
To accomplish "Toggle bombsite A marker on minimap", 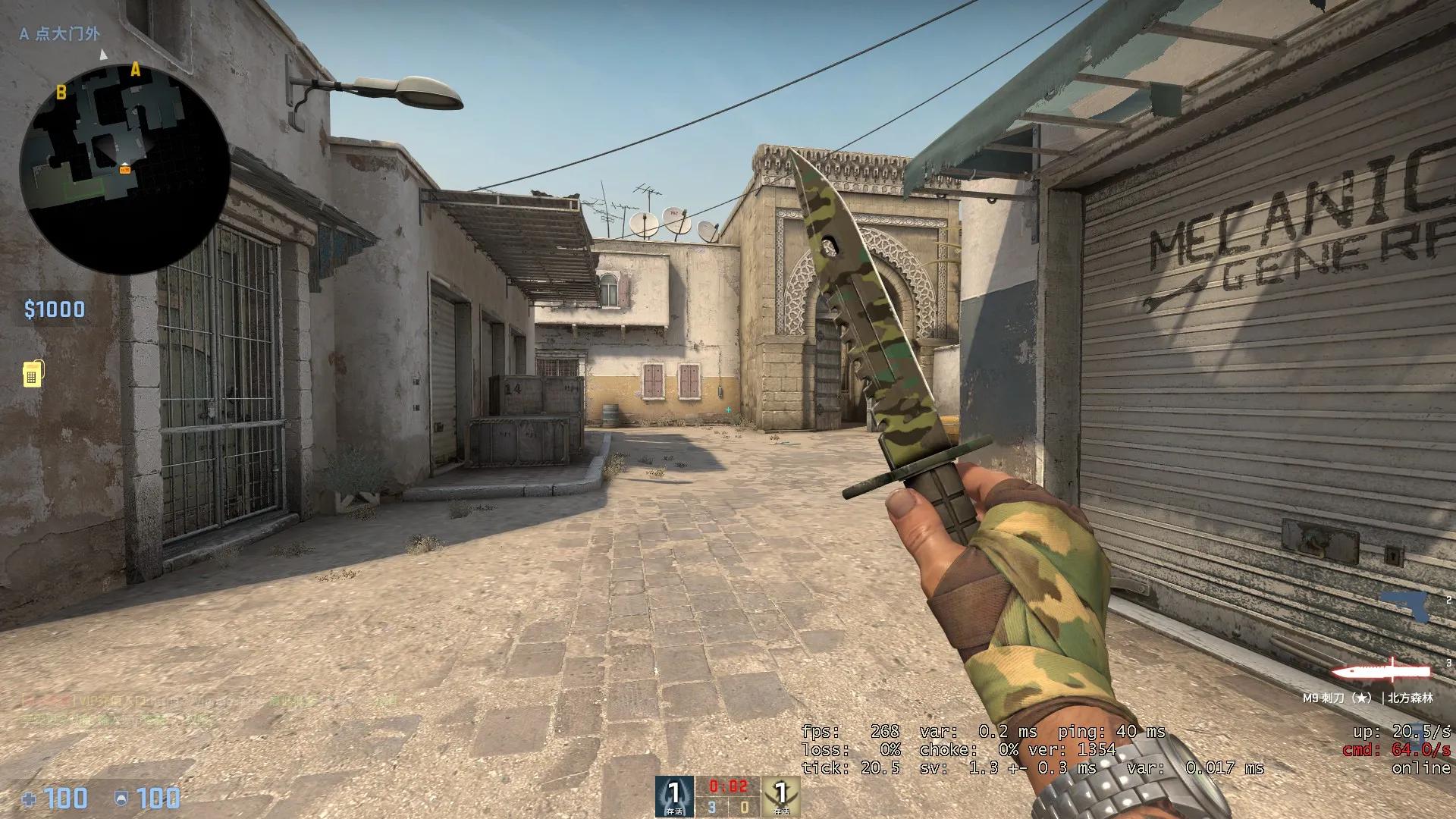I will [x=136, y=70].
